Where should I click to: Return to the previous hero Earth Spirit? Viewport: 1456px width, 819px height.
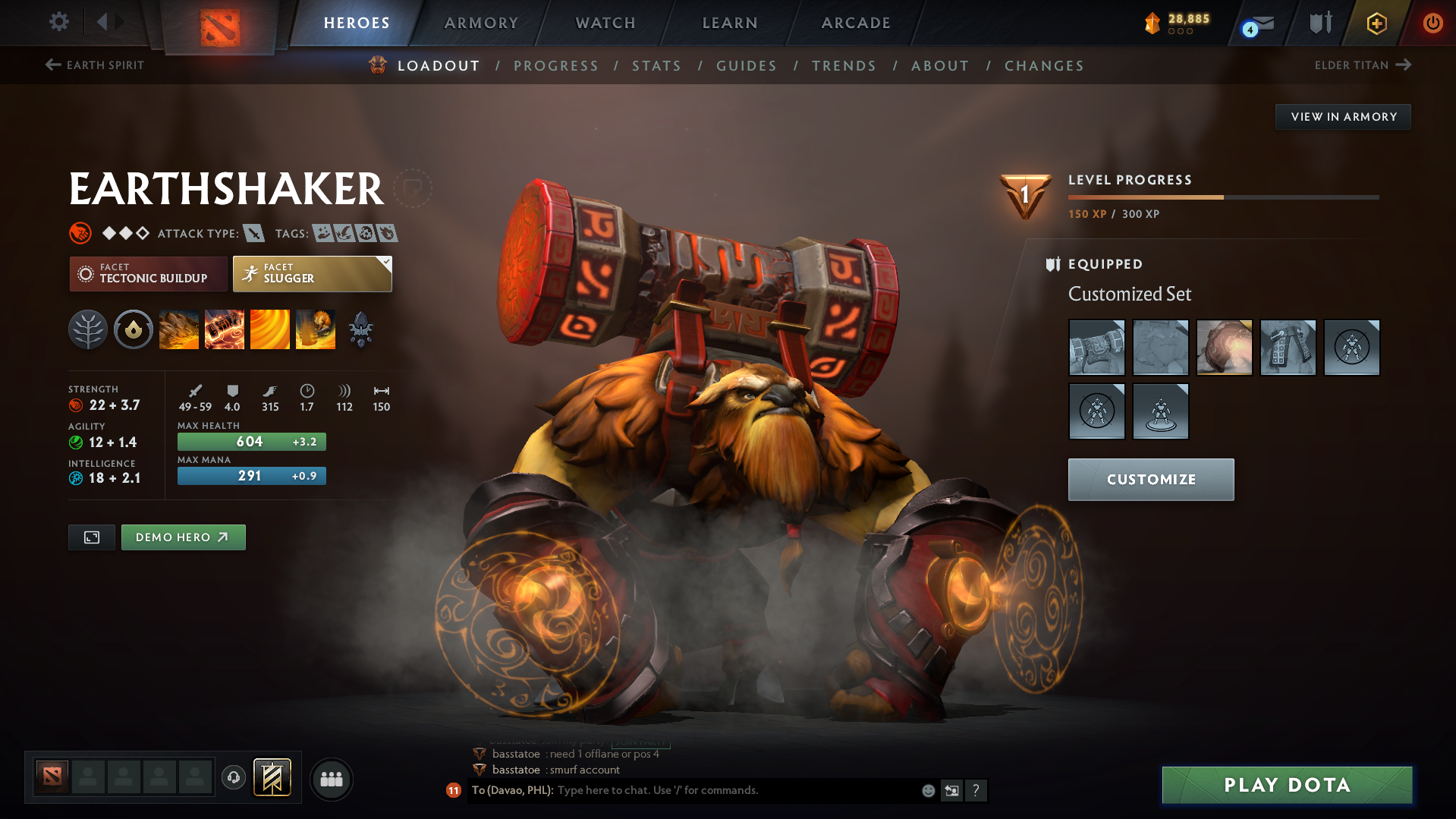(x=94, y=65)
